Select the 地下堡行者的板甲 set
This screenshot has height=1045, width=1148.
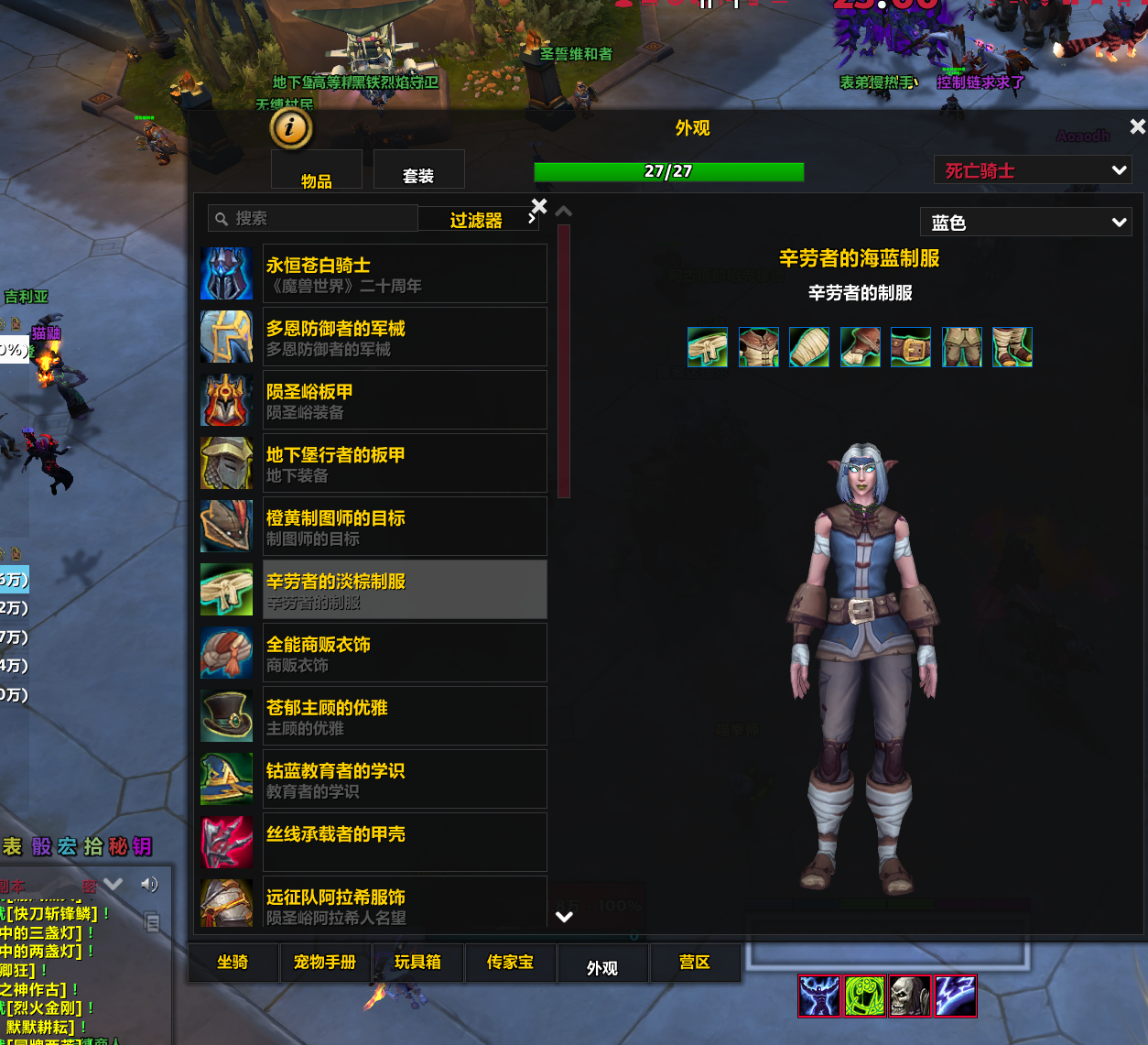coord(404,463)
